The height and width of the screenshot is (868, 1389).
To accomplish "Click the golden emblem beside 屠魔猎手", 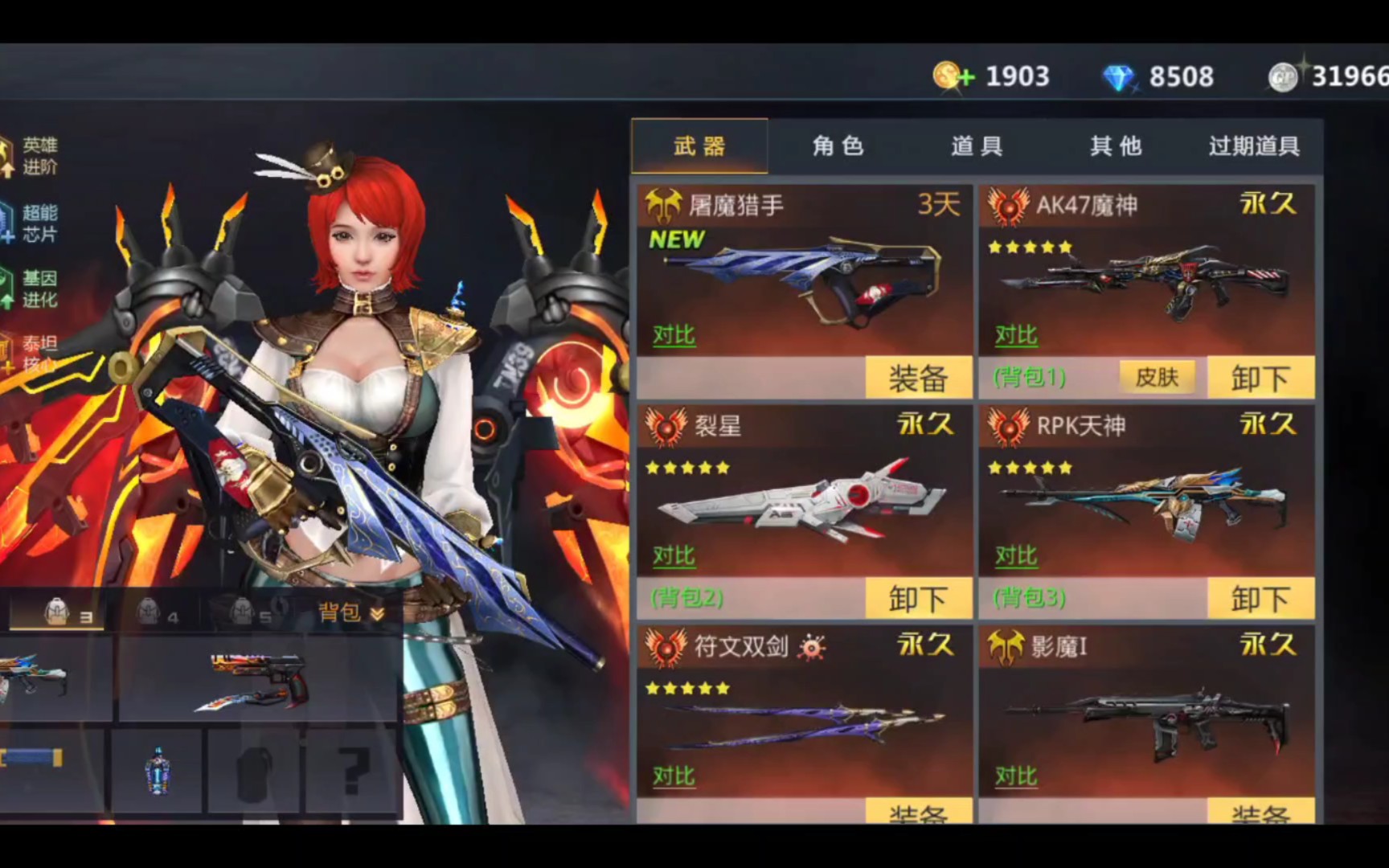I will [663, 204].
